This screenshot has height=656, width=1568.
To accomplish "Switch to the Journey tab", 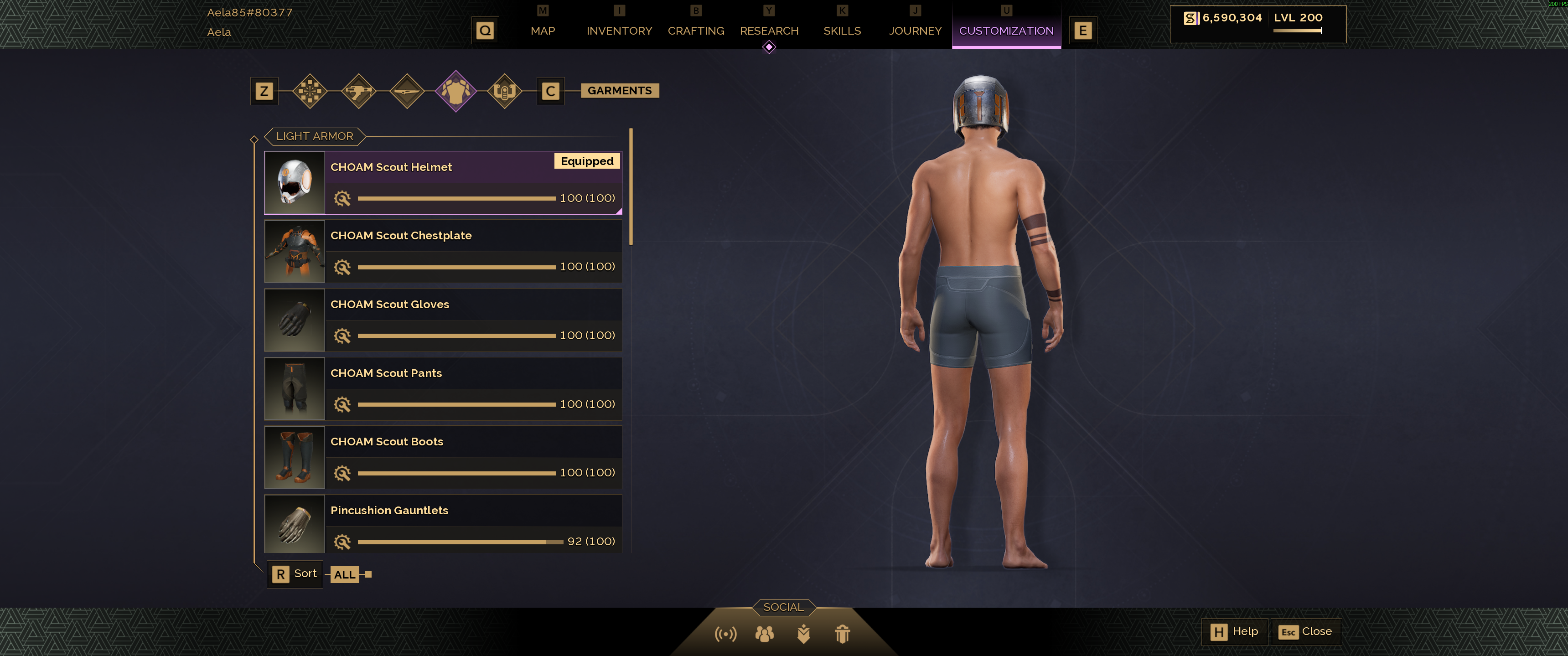I will click(x=914, y=31).
